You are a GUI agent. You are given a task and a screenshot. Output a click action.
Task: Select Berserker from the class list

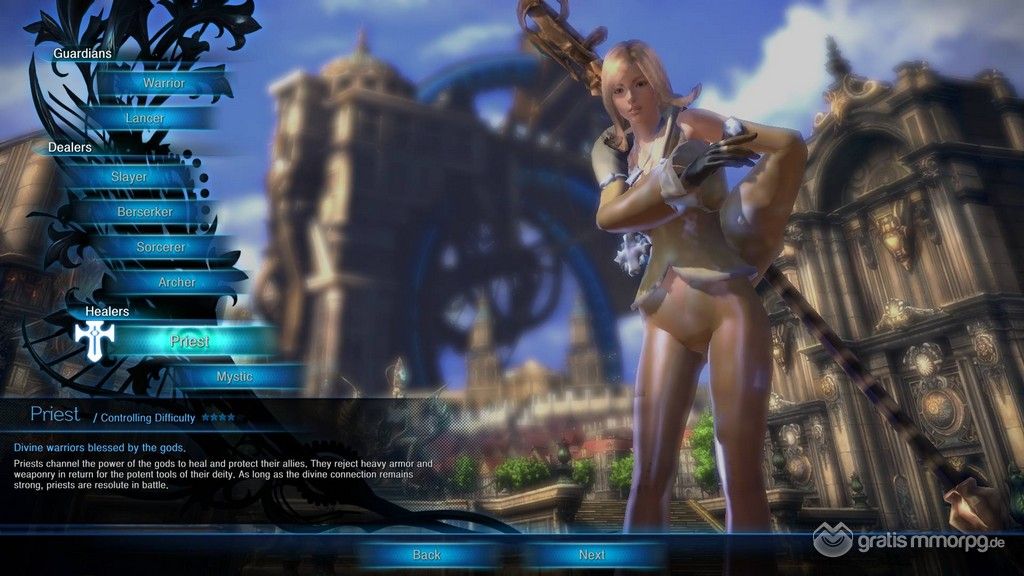click(x=145, y=212)
